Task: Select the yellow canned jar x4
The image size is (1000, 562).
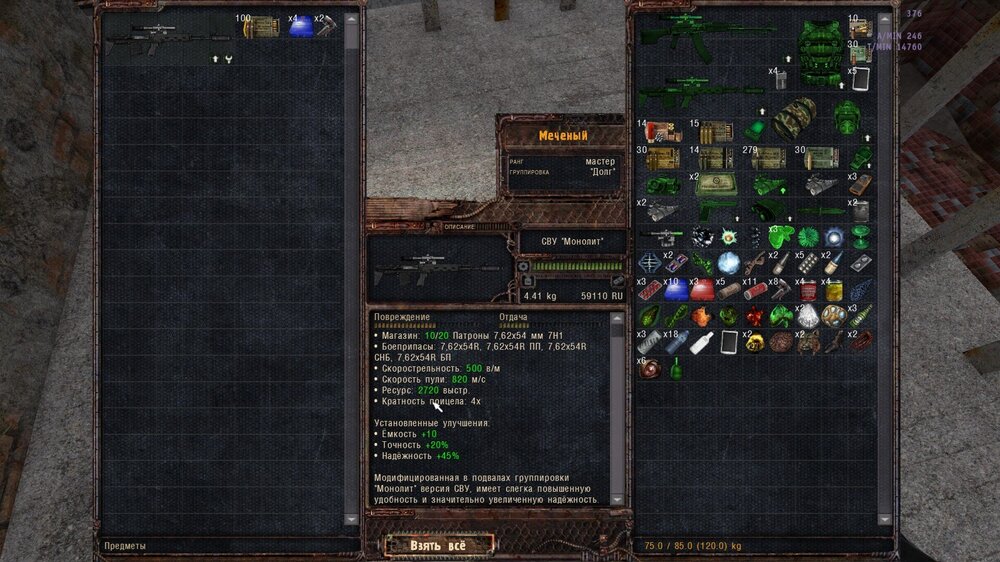Action: (x=834, y=290)
